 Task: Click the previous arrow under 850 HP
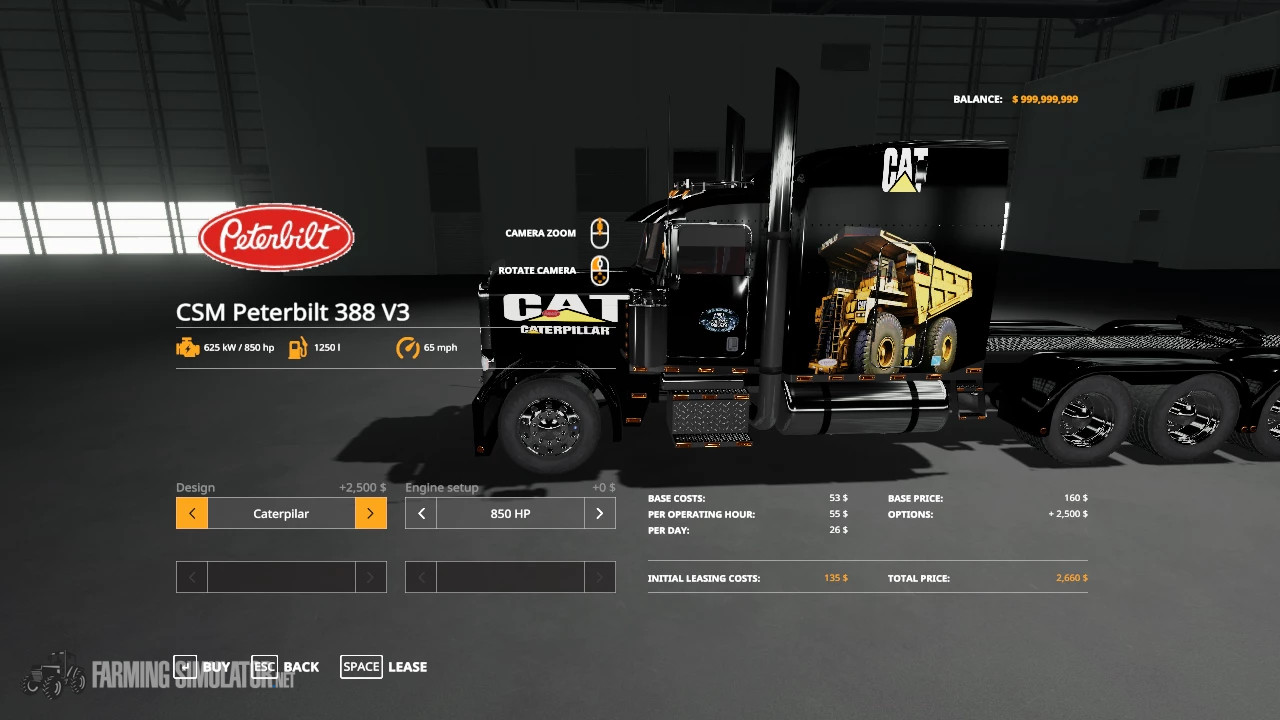tap(420, 513)
